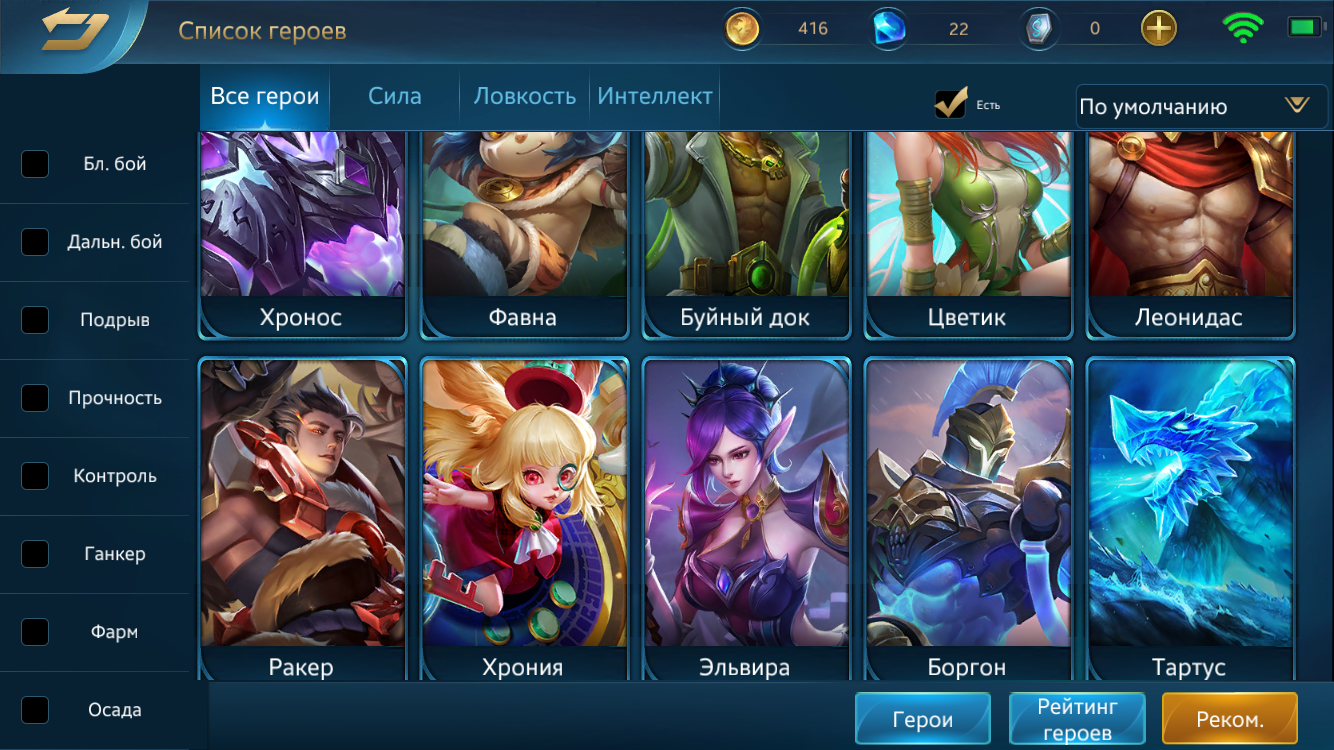This screenshot has height=750, width=1334.
Task: Click the Рейтинг героев button
Action: (1077, 718)
